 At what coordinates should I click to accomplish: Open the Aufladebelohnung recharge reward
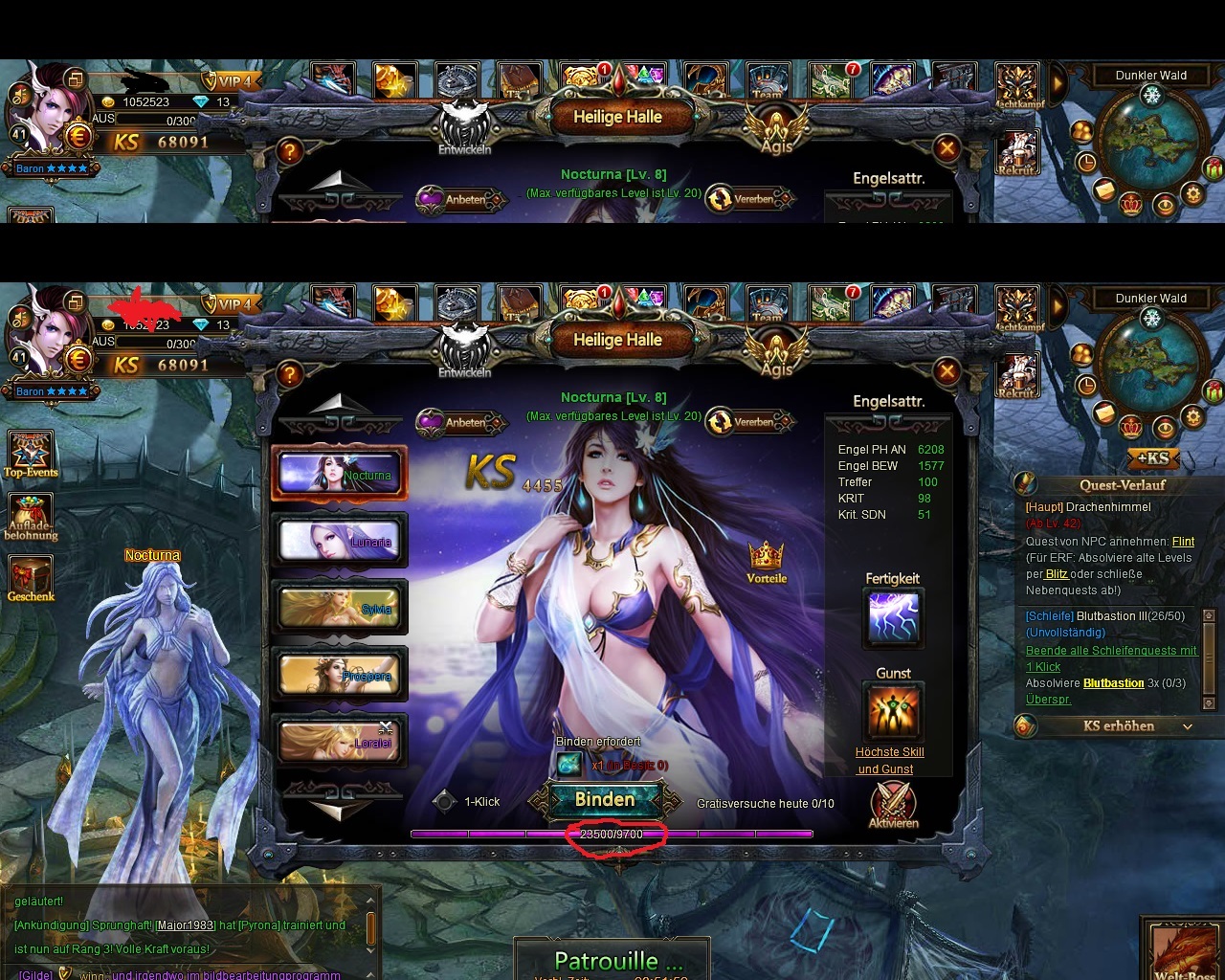click(x=31, y=519)
